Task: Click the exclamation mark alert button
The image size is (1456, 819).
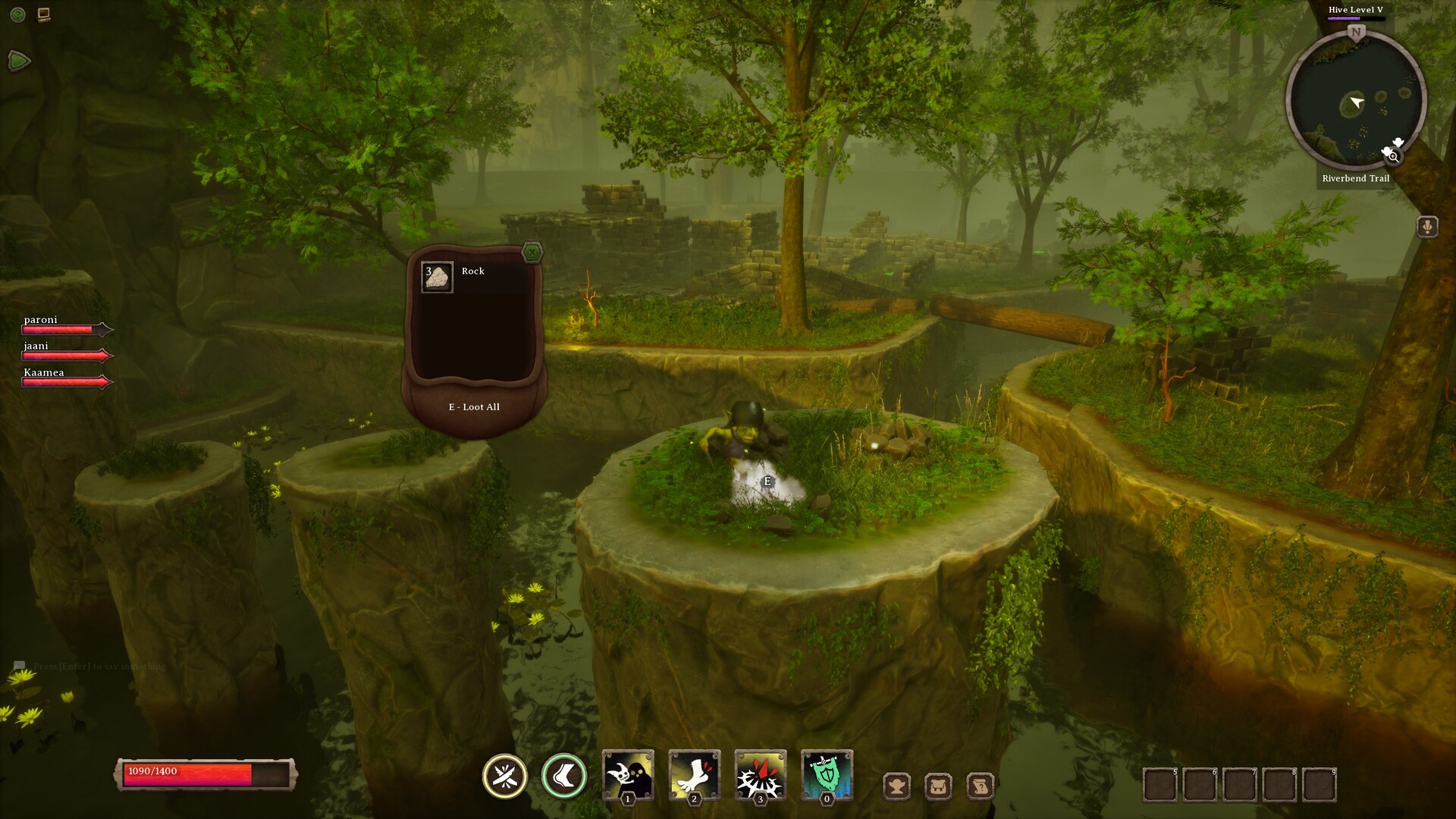Action: 1427,227
